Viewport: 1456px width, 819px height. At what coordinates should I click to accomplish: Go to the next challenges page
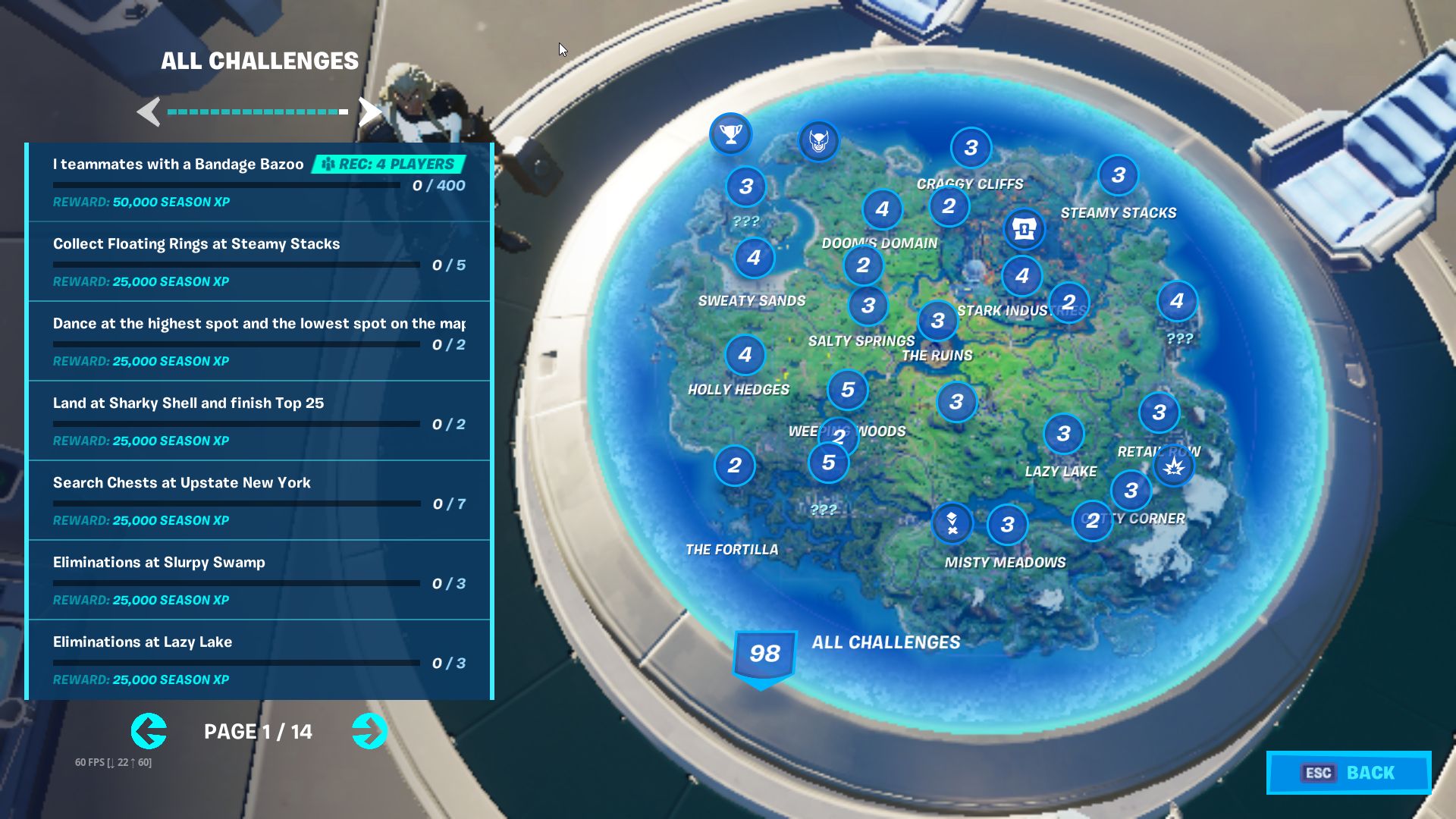369,732
